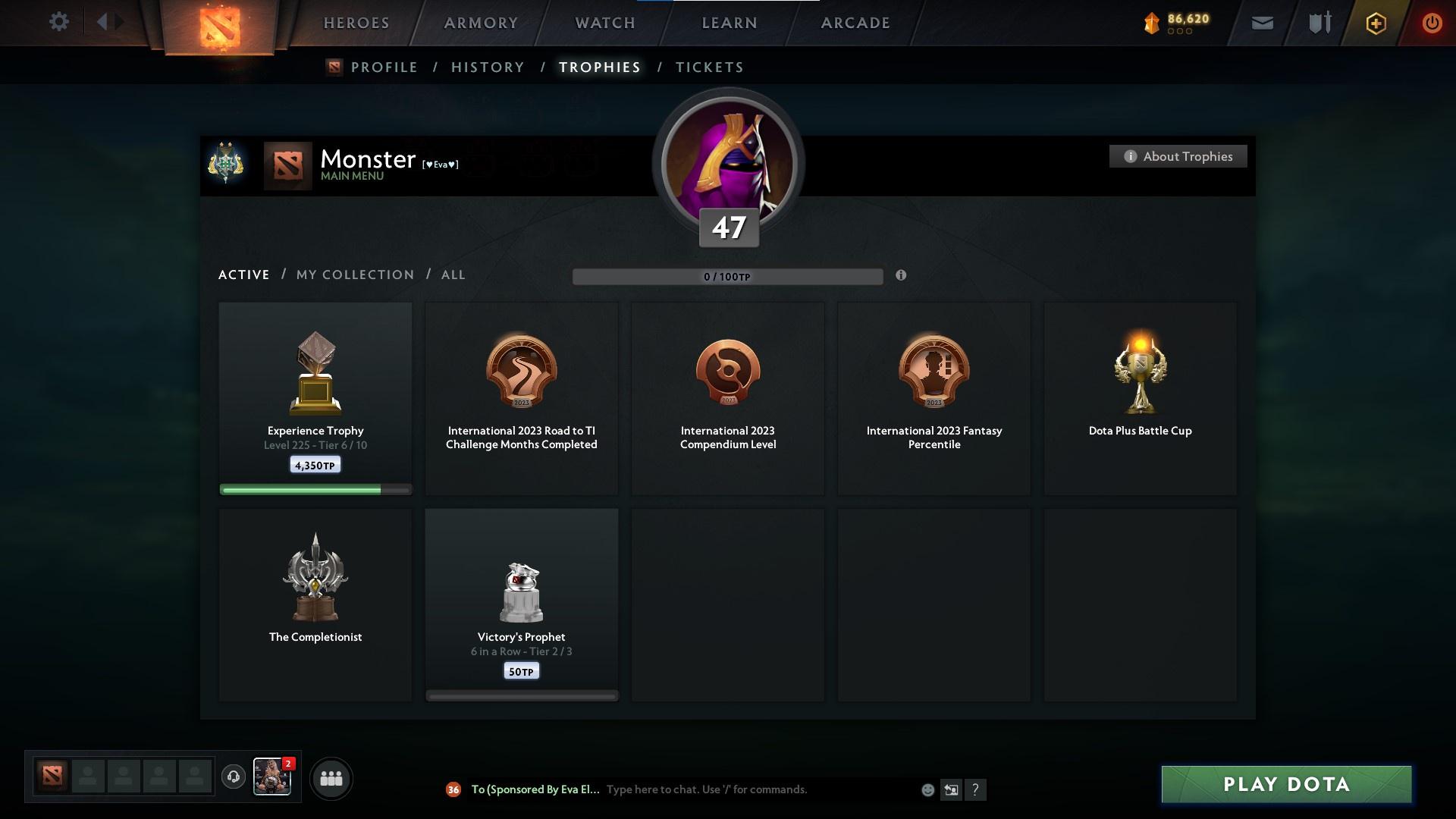Click the PLAY DOTA button

click(x=1285, y=785)
